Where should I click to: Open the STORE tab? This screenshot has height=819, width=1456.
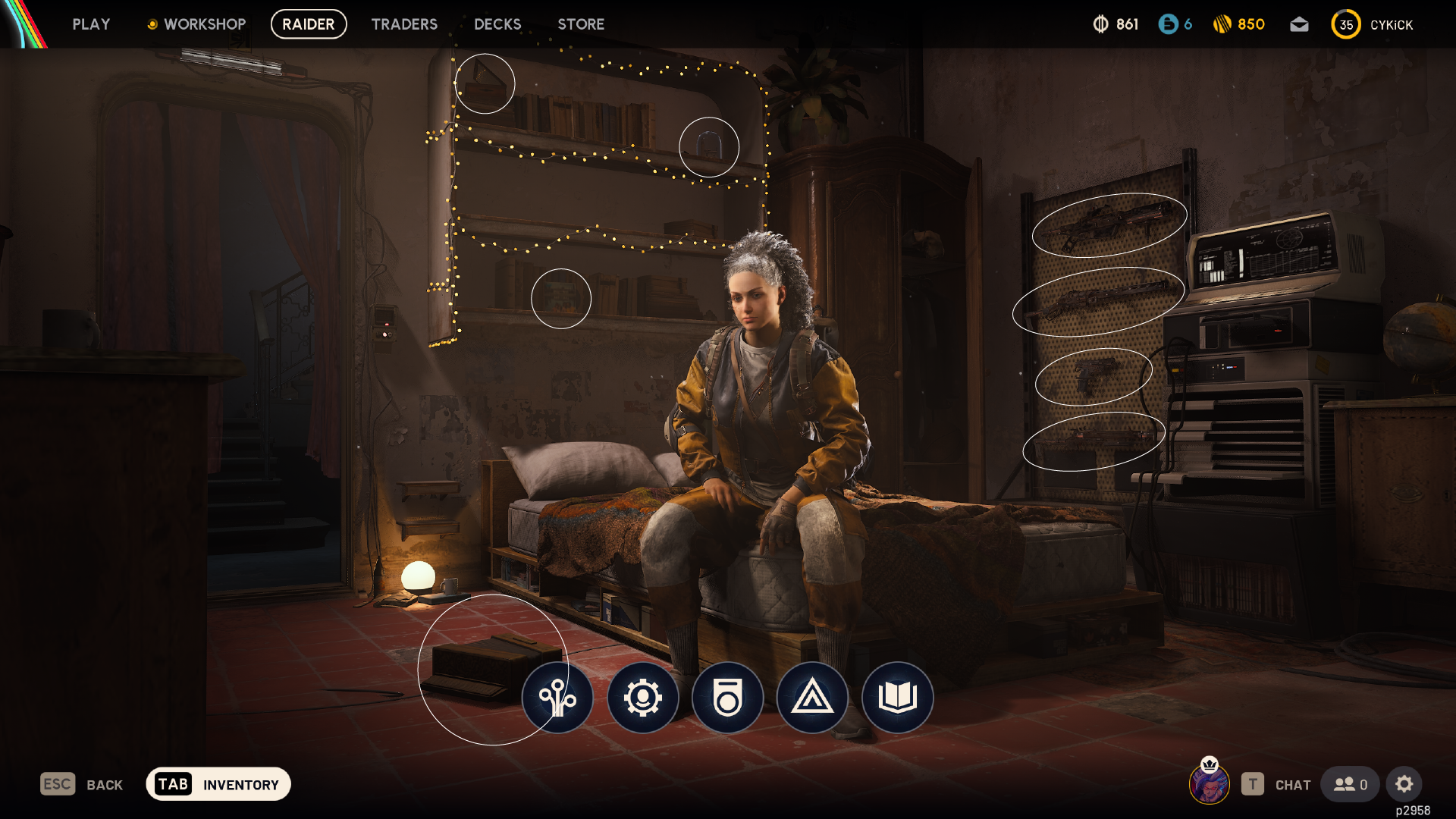pyautogui.click(x=581, y=24)
